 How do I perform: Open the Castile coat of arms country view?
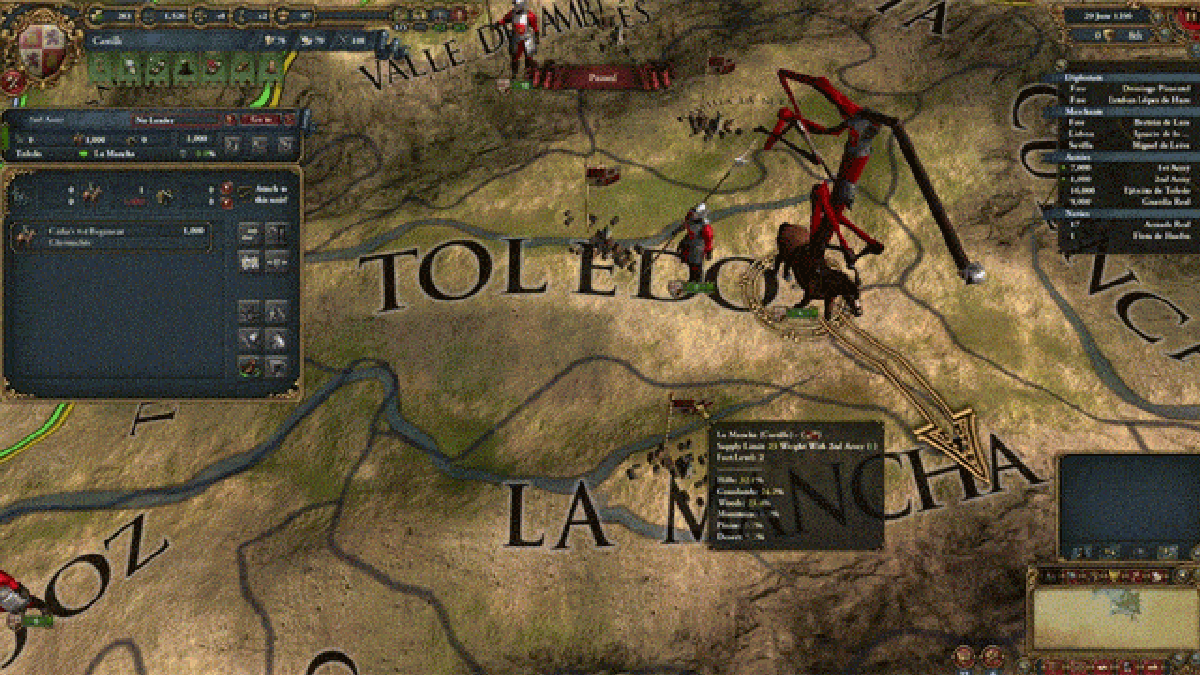[40, 45]
